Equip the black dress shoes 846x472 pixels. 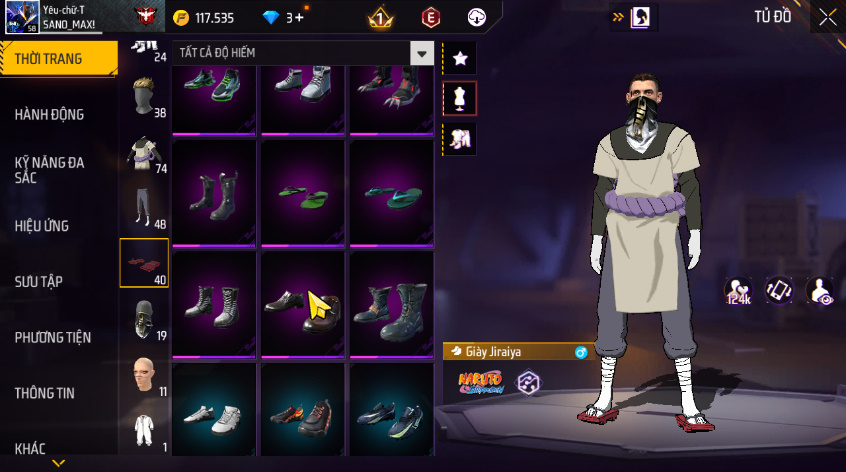click(x=303, y=304)
